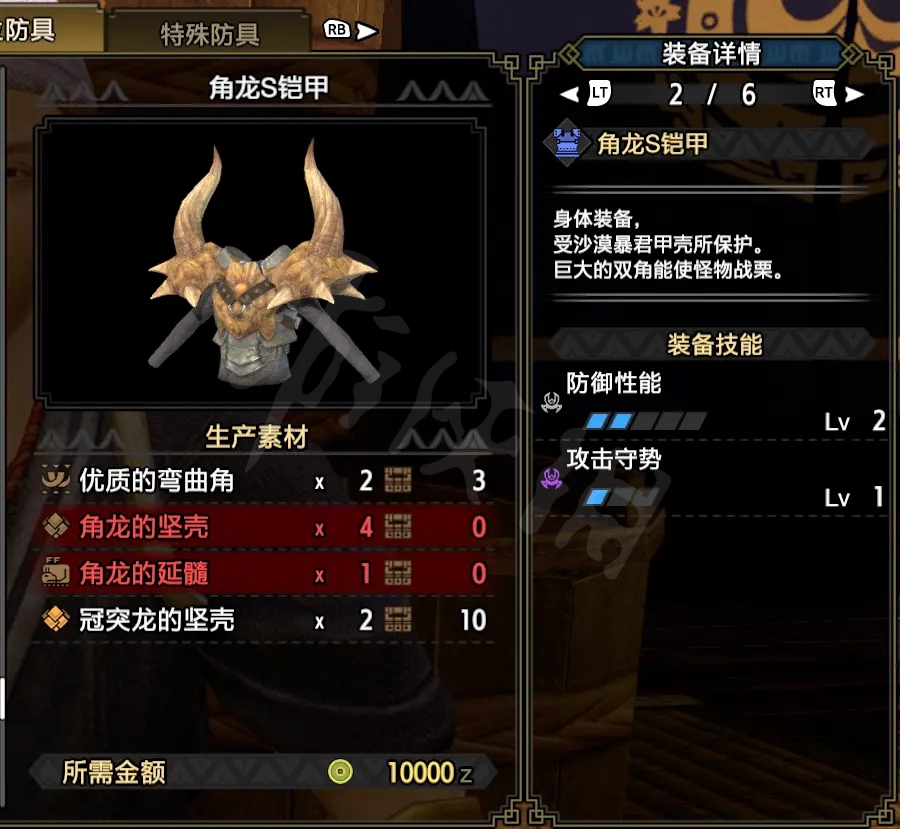
Task: Select the 冠突龙的坚壳 material row
Action: click(265, 620)
